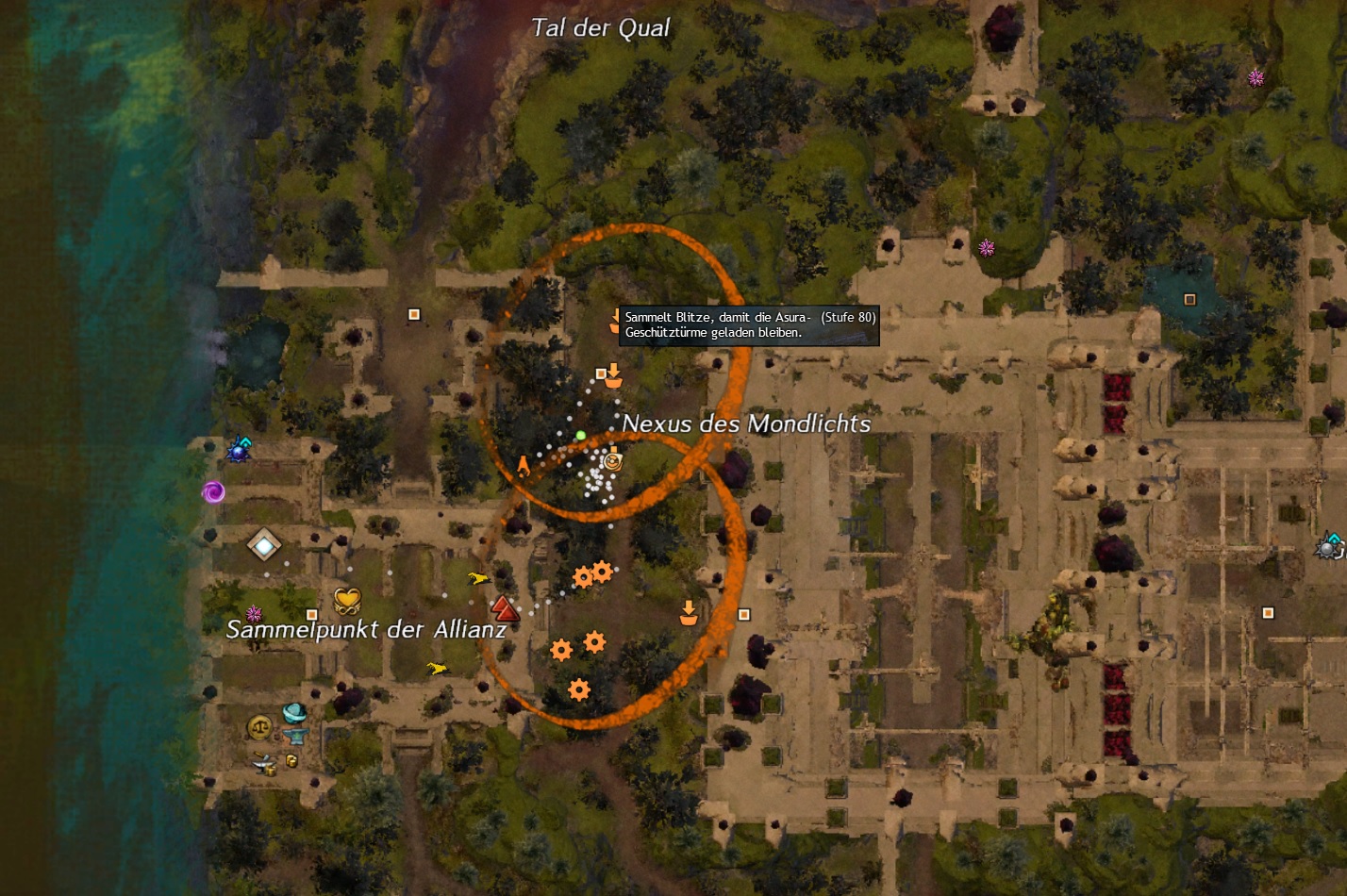
Task: Click the blue hero challenge icon on the left
Action: [x=238, y=451]
